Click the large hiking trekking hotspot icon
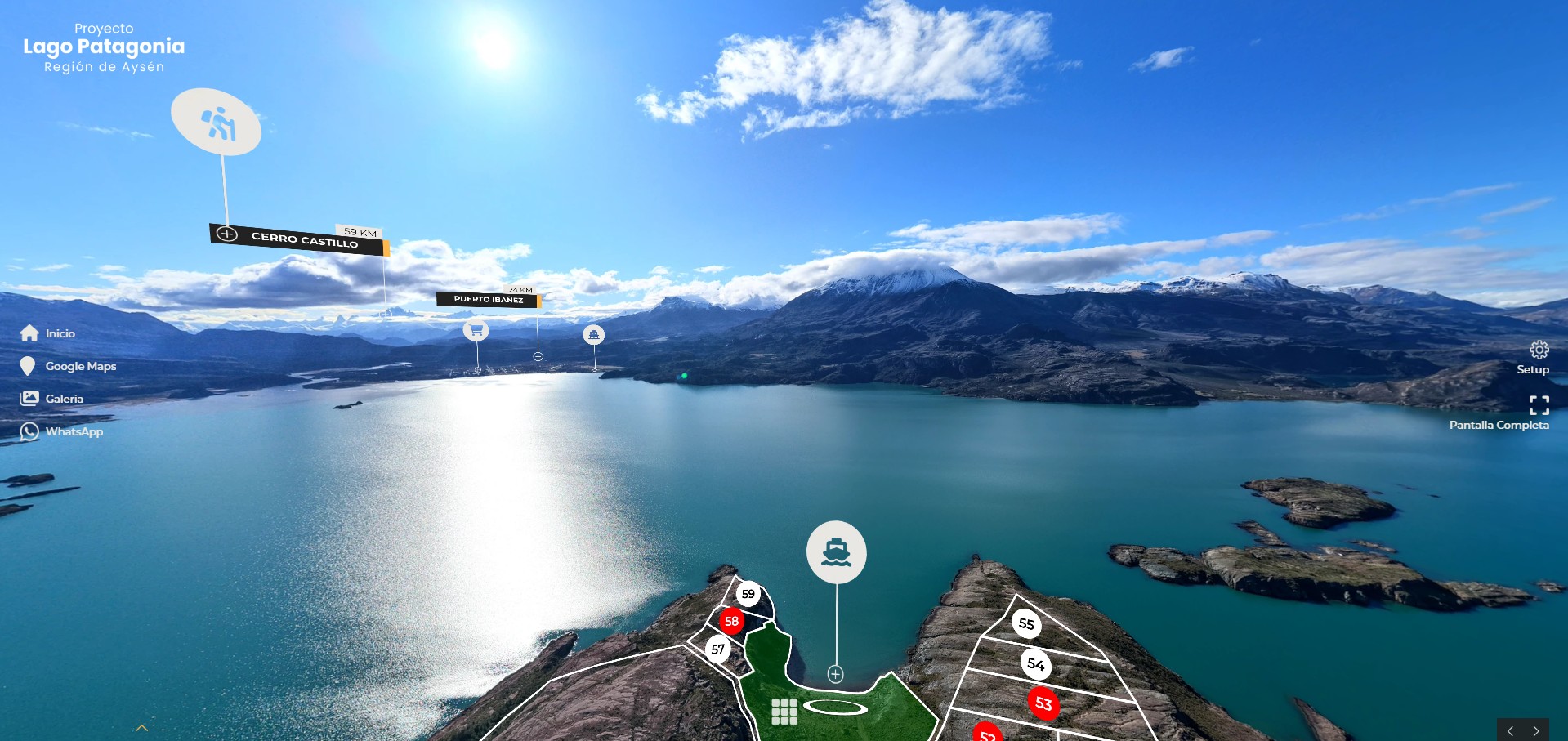The width and height of the screenshot is (1568, 741). (x=217, y=123)
